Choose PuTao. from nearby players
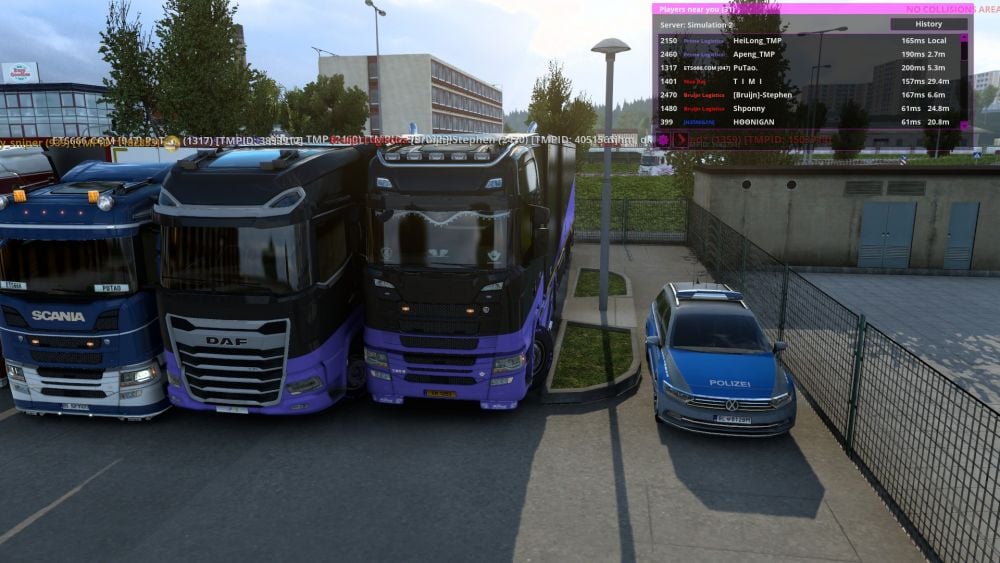Viewport: 1000px width, 563px height. (x=745, y=68)
